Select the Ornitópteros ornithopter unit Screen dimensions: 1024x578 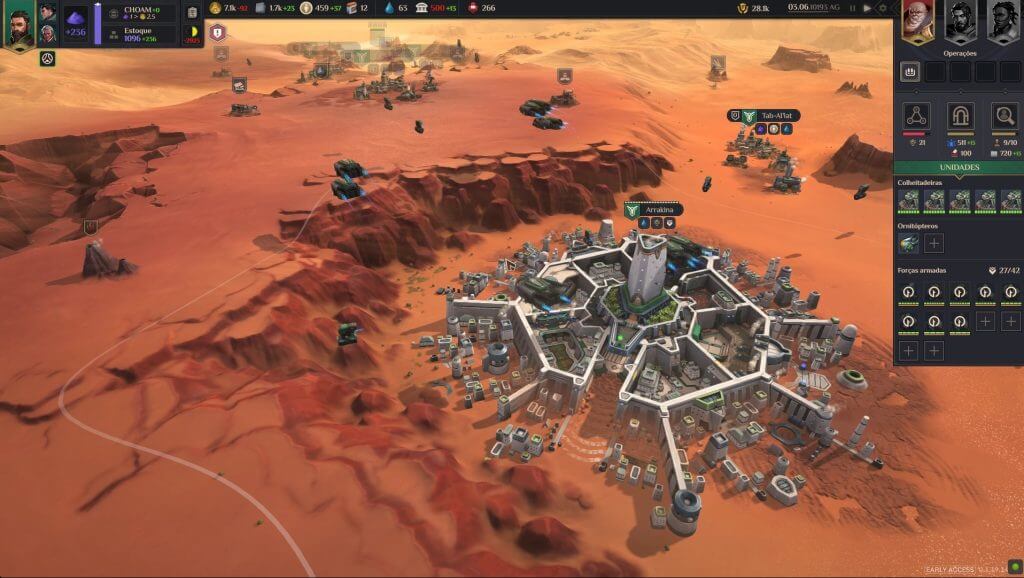909,243
